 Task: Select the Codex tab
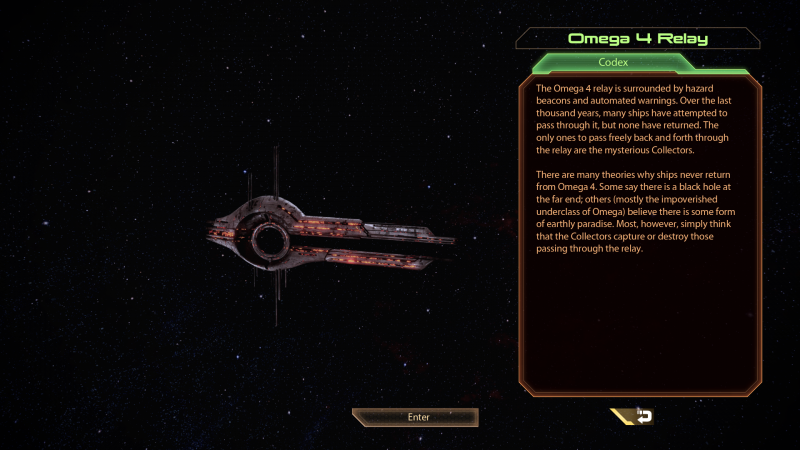click(612, 63)
